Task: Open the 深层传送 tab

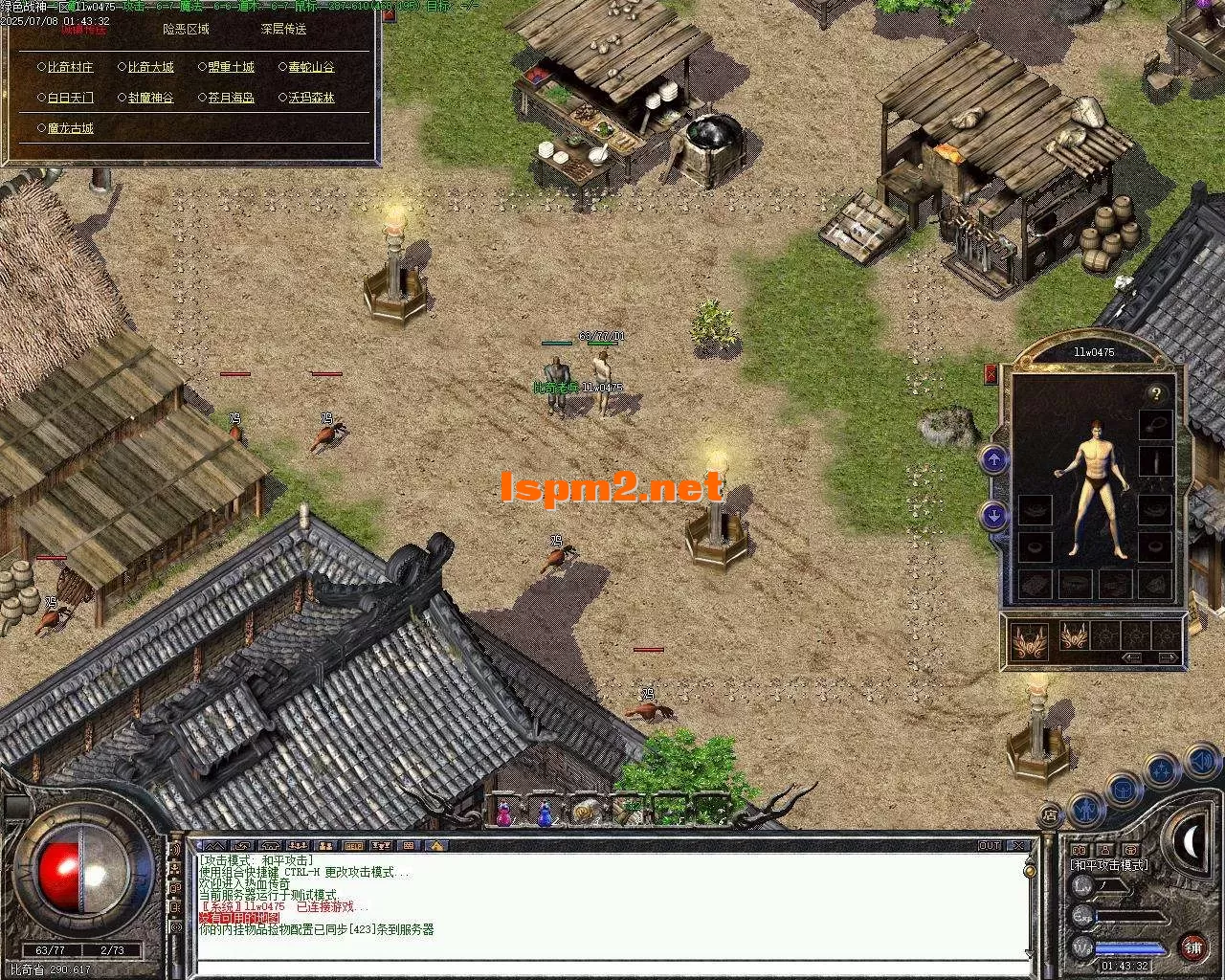Action: click(x=283, y=30)
